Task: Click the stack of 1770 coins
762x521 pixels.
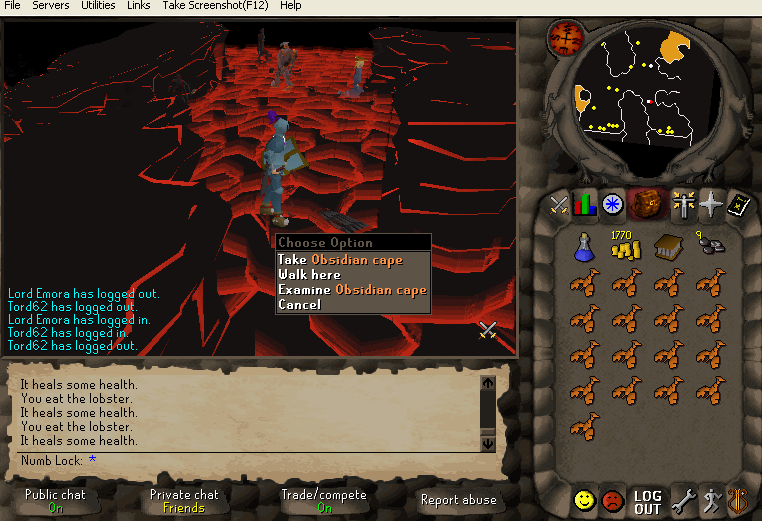Action: tap(624, 247)
